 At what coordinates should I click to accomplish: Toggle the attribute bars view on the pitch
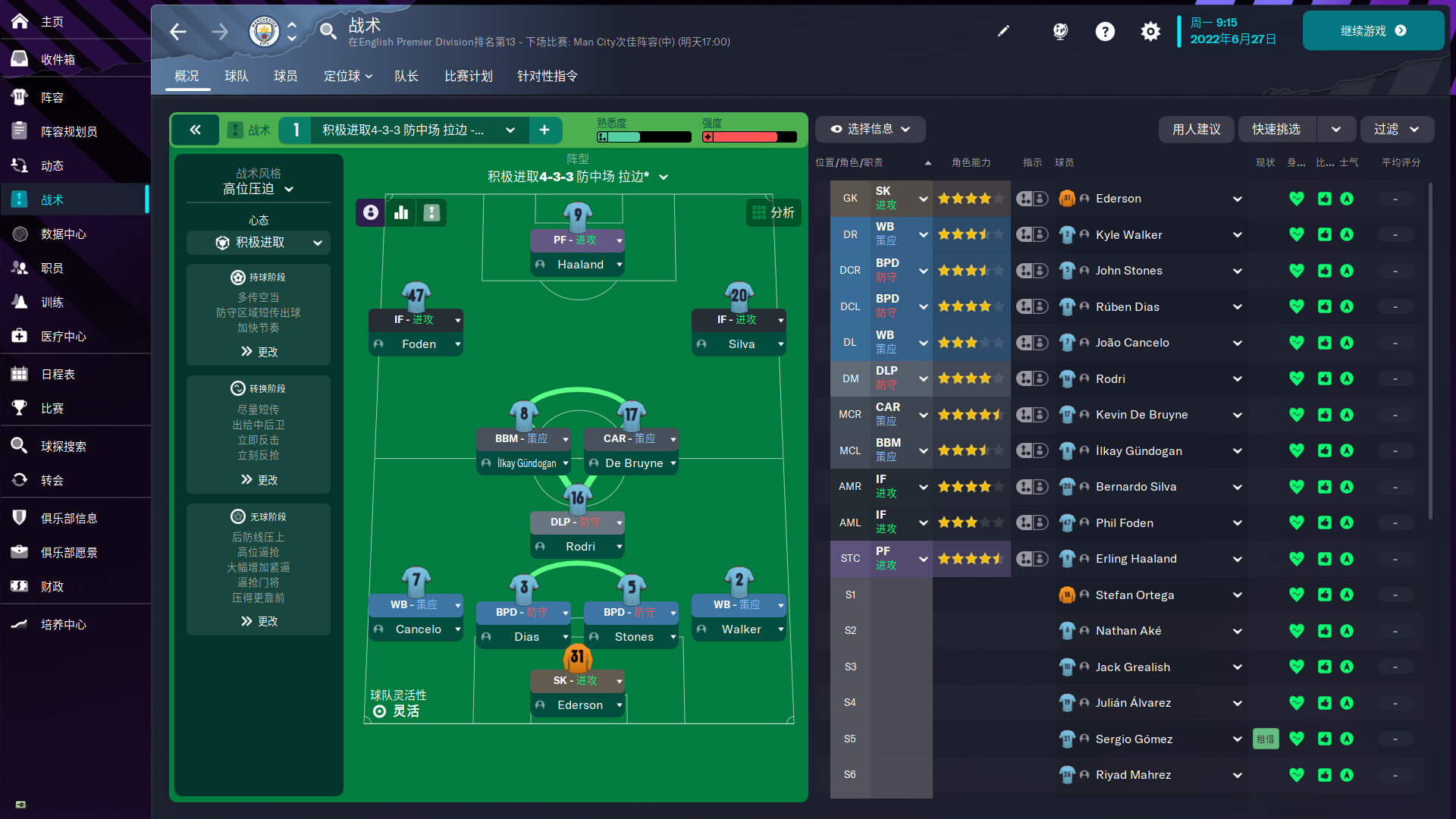(x=400, y=213)
